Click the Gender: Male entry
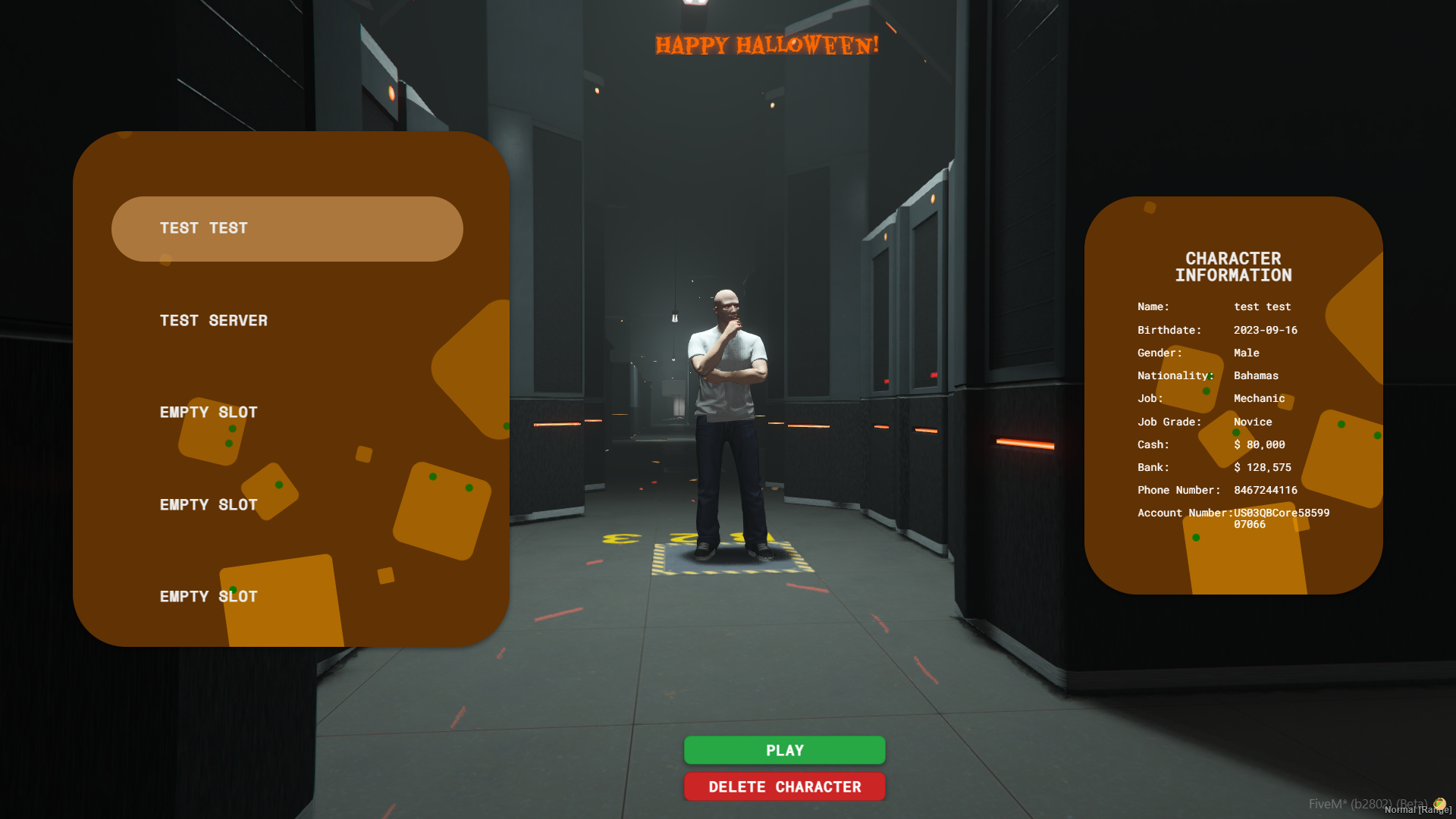This screenshot has height=819, width=1456. click(1198, 353)
